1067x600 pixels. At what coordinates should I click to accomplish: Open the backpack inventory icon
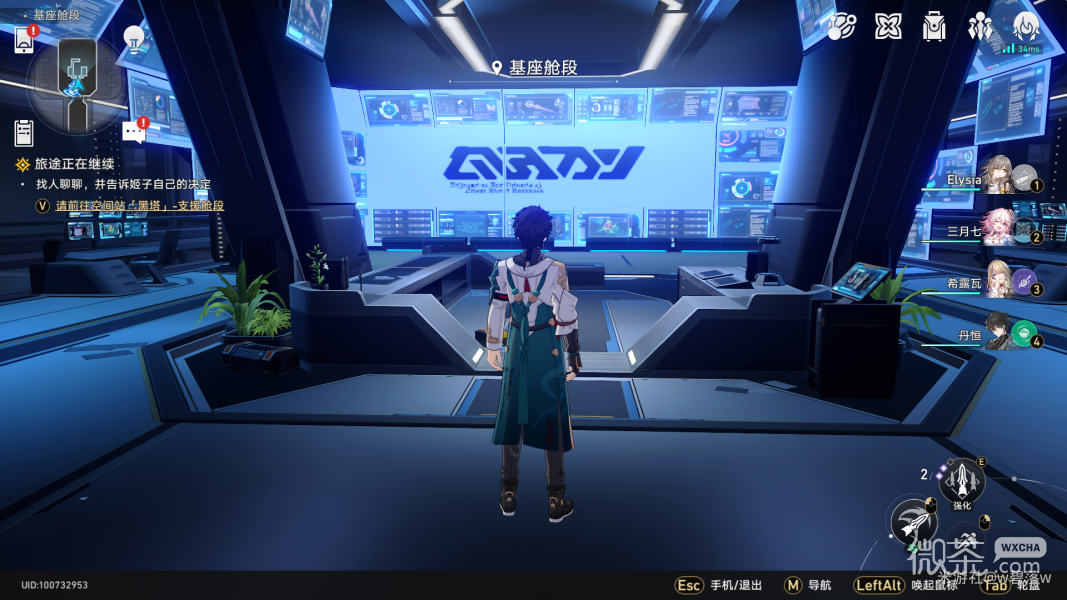click(x=934, y=26)
